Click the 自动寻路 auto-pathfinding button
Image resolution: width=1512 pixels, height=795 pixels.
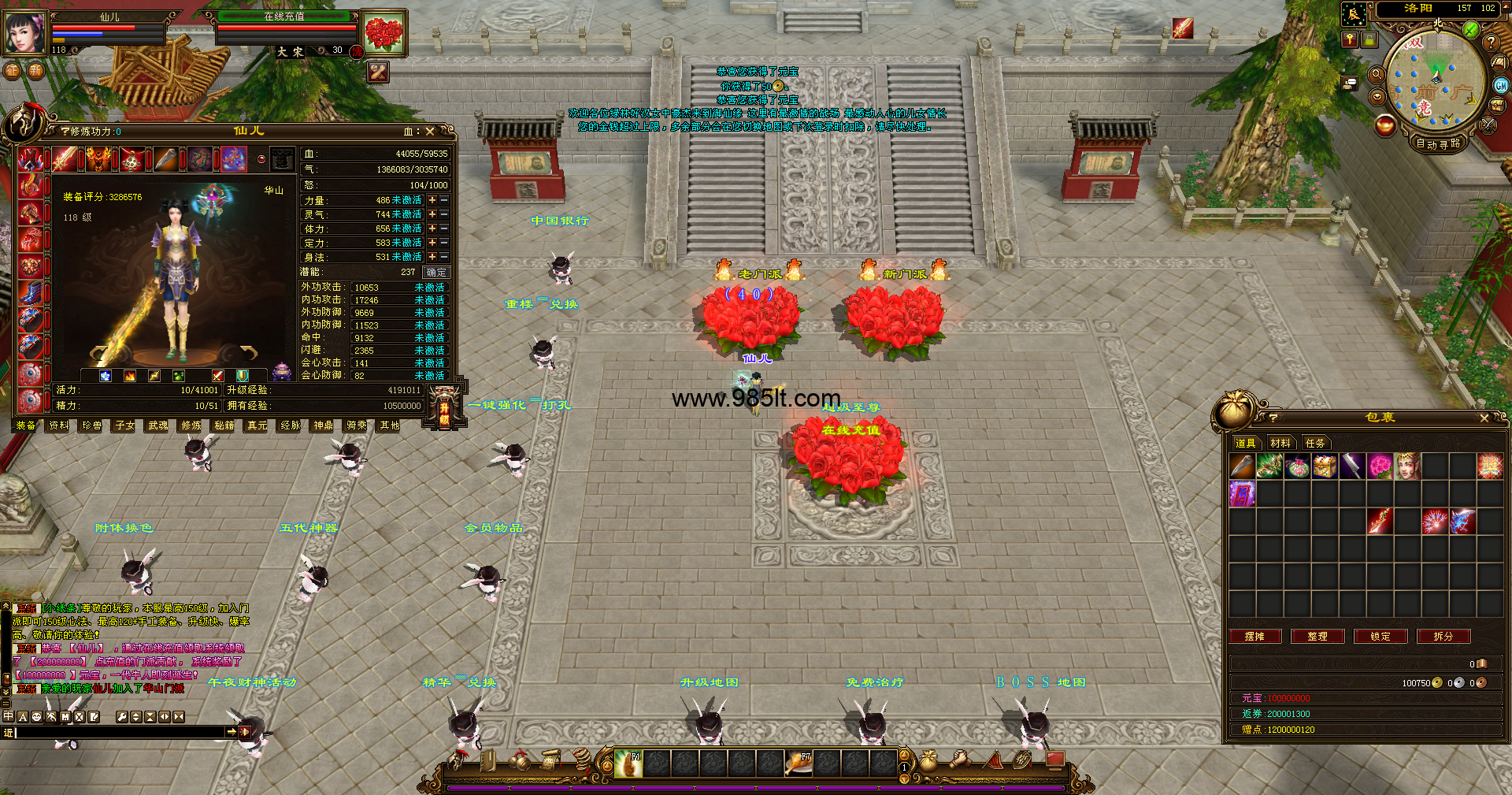1438,143
